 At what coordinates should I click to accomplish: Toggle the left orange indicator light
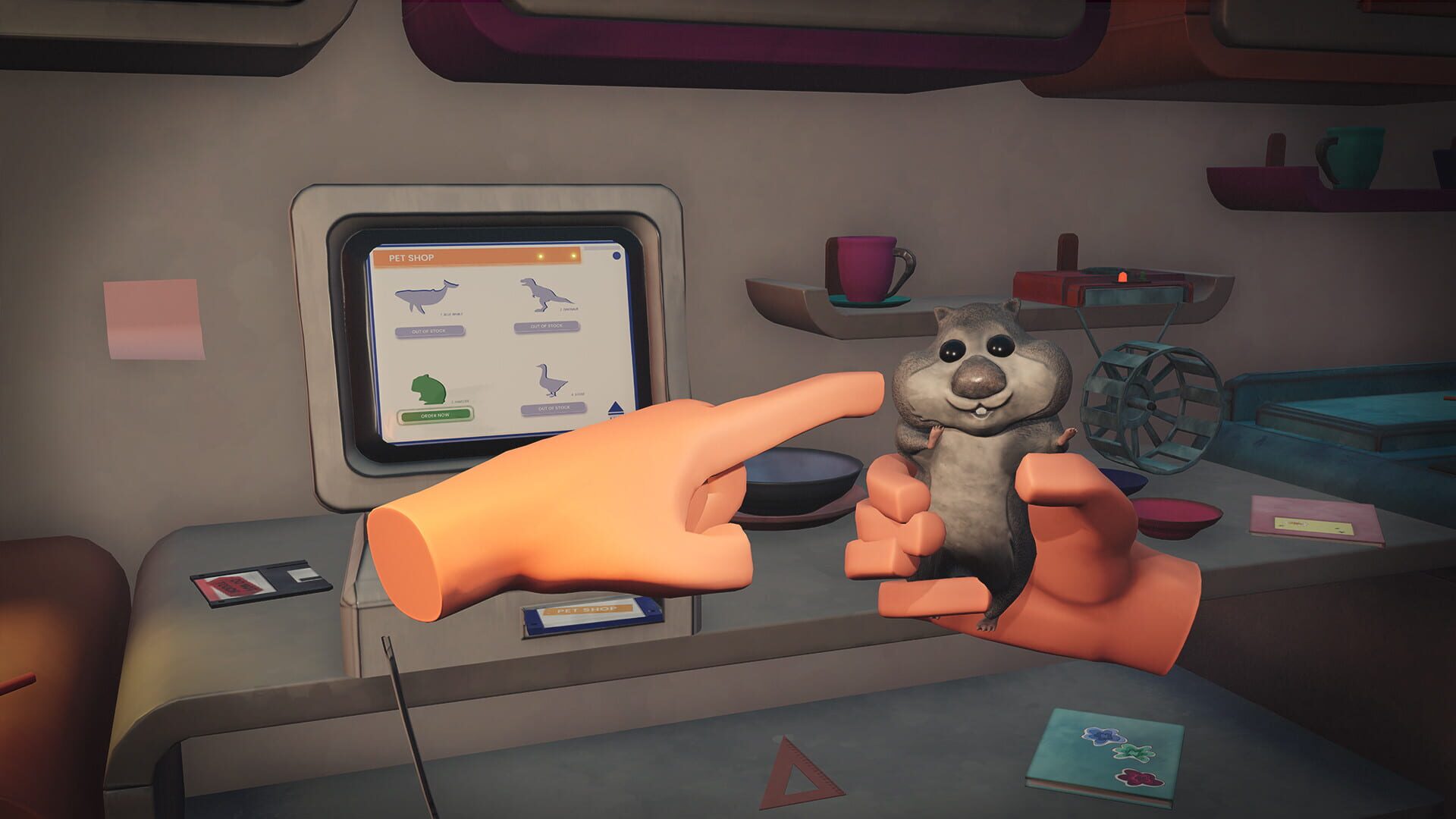[x=541, y=256]
